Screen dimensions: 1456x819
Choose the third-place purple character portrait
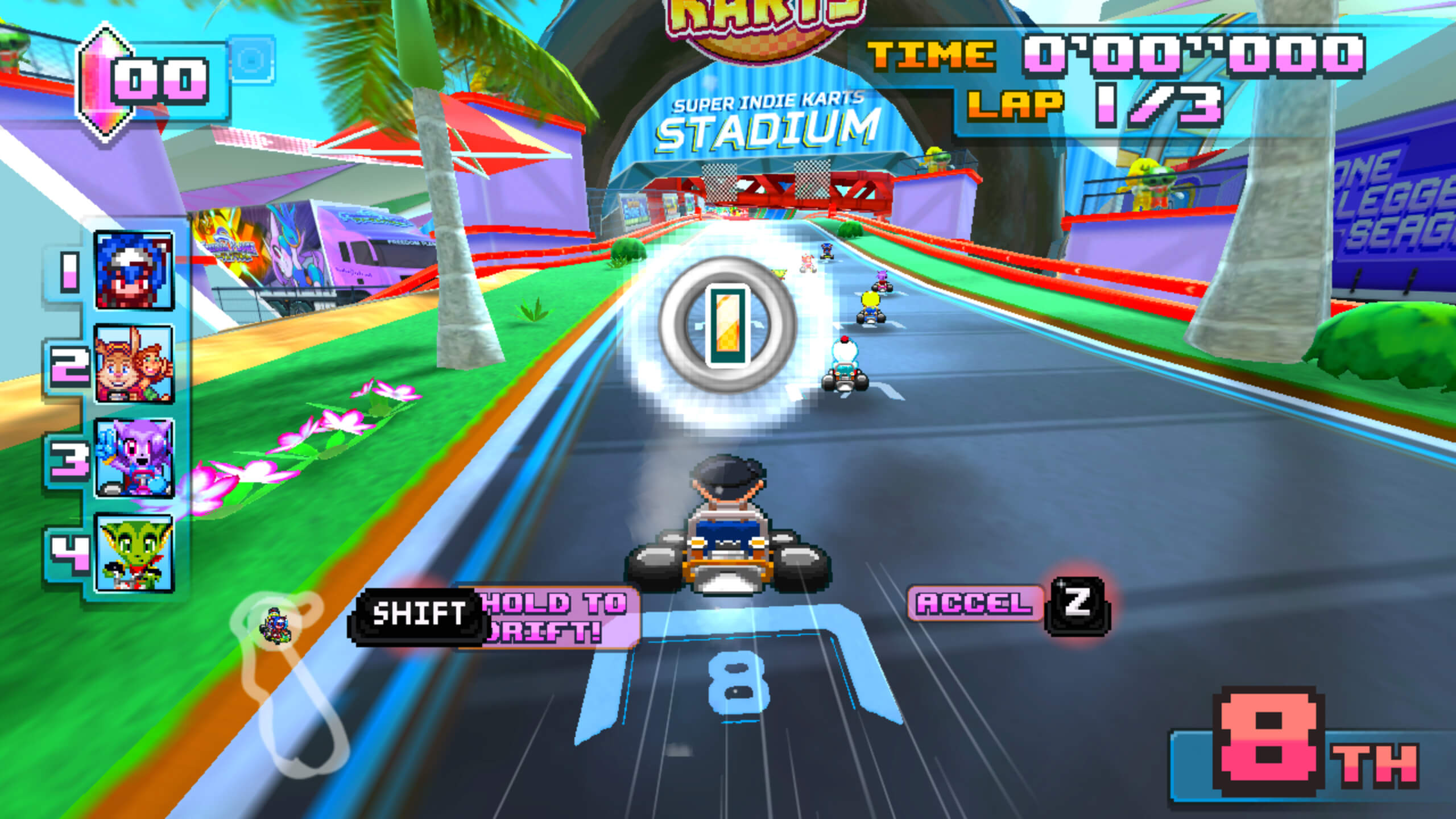(x=134, y=458)
